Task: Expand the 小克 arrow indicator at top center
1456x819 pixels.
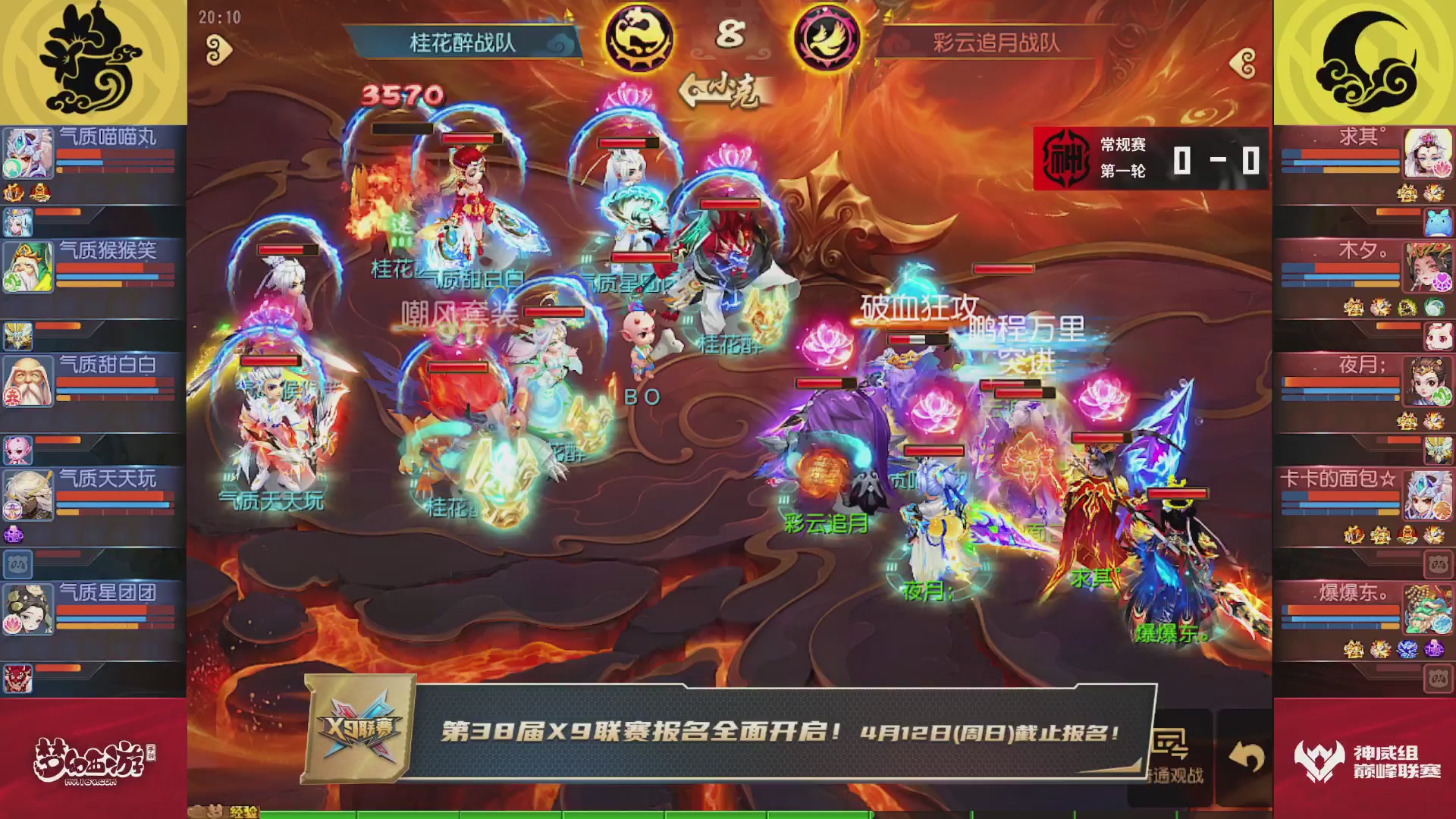Action: pyautogui.click(x=694, y=91)
